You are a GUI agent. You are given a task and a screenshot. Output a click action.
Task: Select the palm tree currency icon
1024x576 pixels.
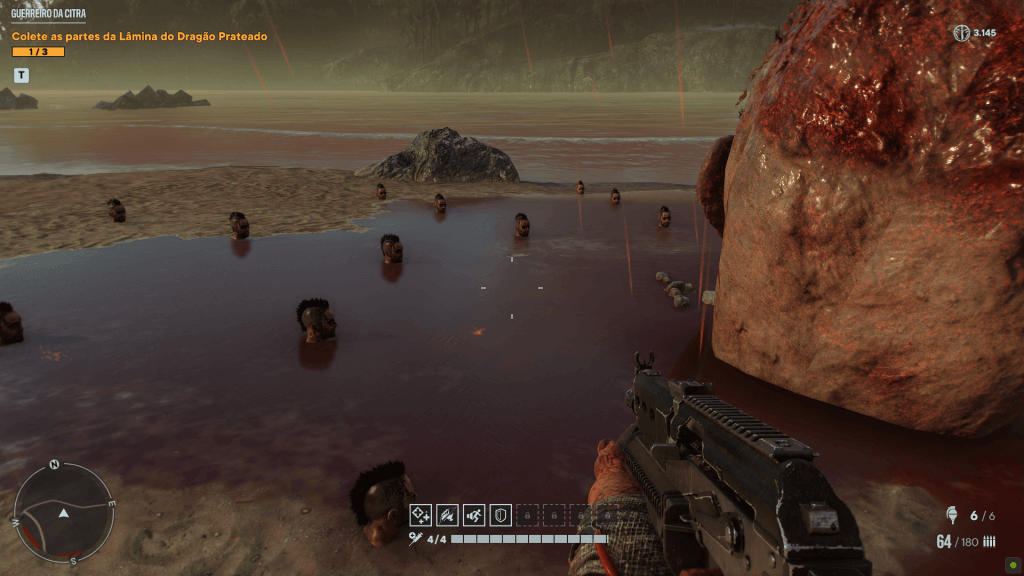tap(961, 33)
